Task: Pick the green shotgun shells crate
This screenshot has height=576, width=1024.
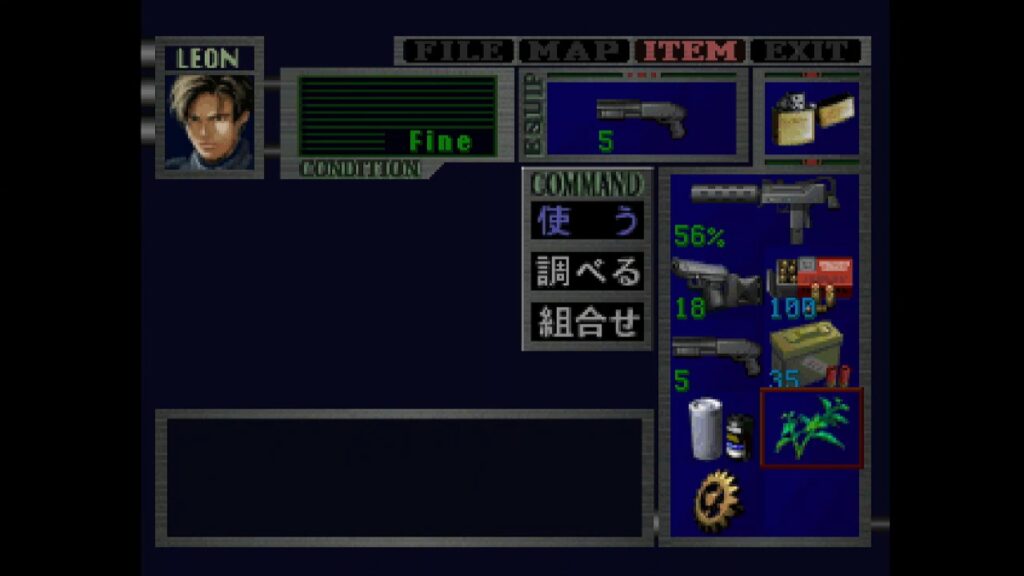Action: (x=812, y=357)
